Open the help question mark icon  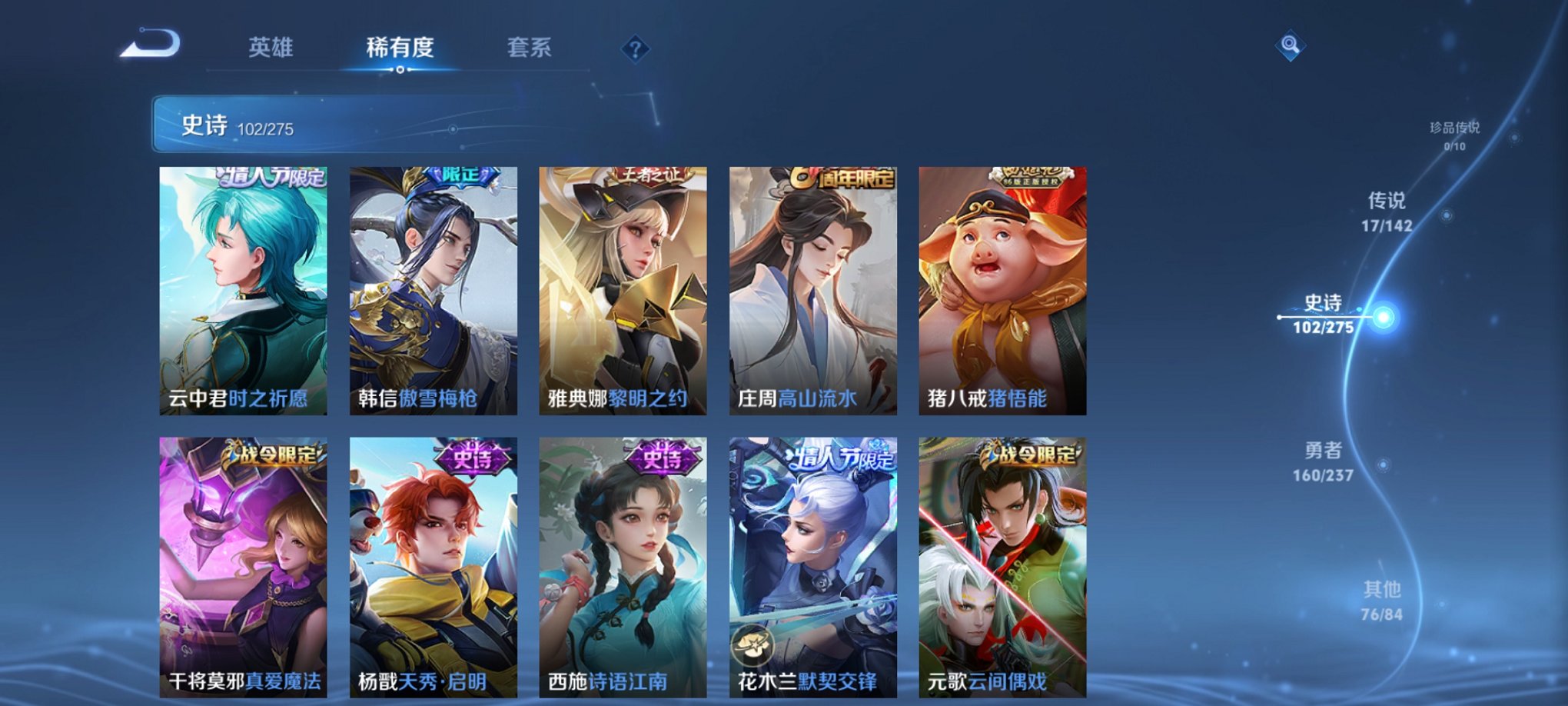pos(635,48)
